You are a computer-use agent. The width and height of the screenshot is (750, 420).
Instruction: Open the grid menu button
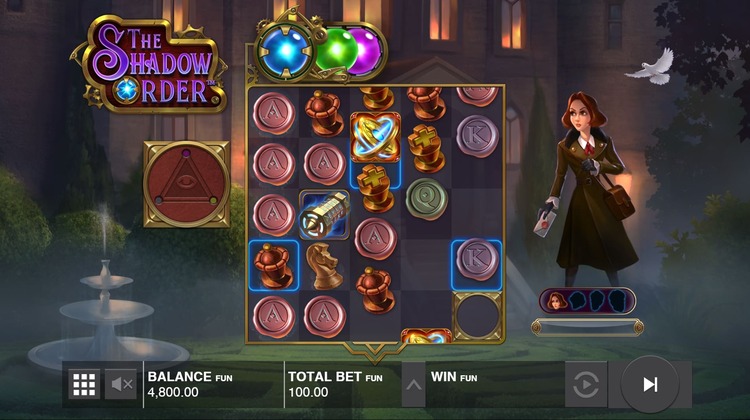click(84, 384)
